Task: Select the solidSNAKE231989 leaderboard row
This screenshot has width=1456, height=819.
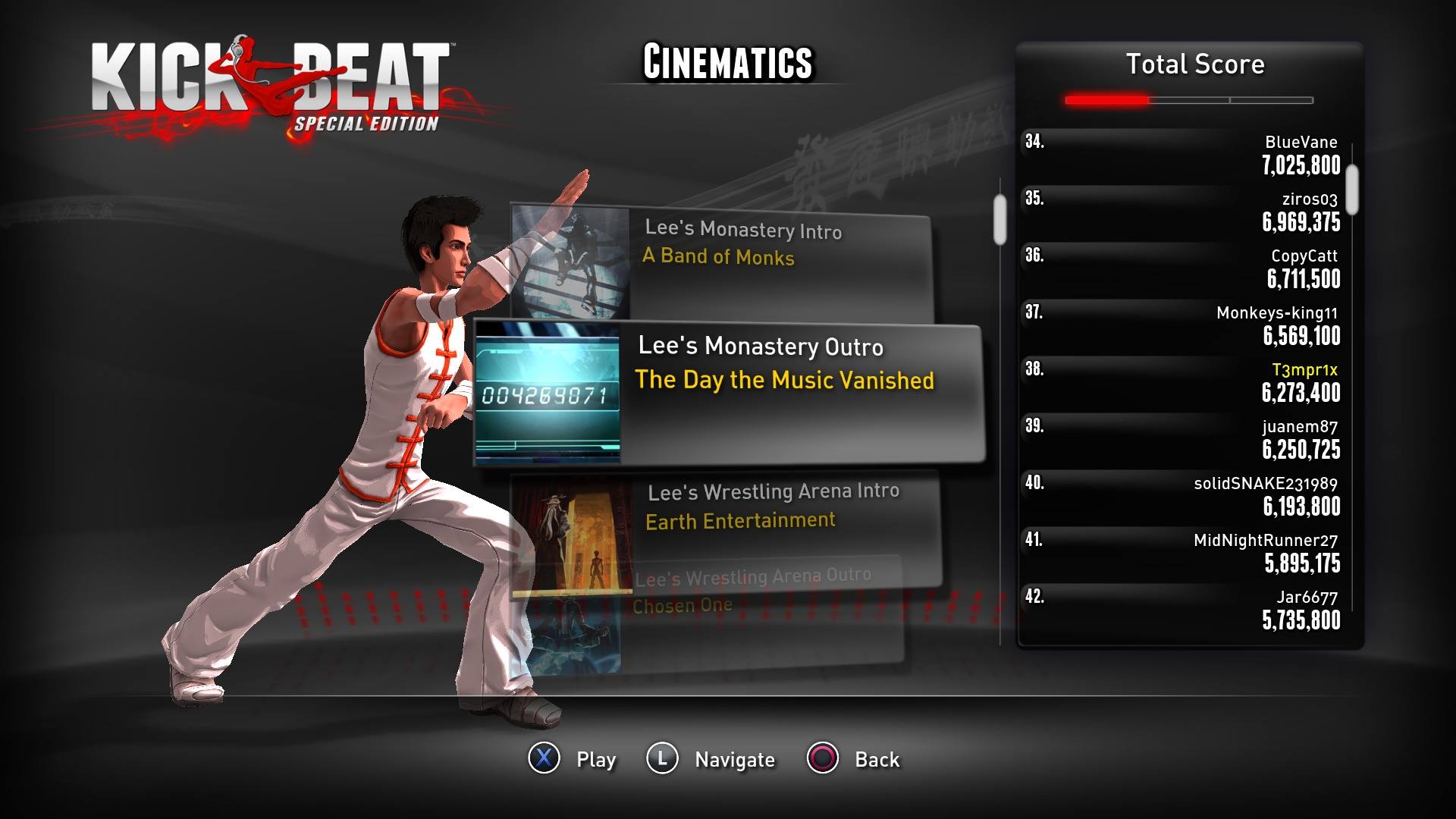Action: [x=1191, y=494]
